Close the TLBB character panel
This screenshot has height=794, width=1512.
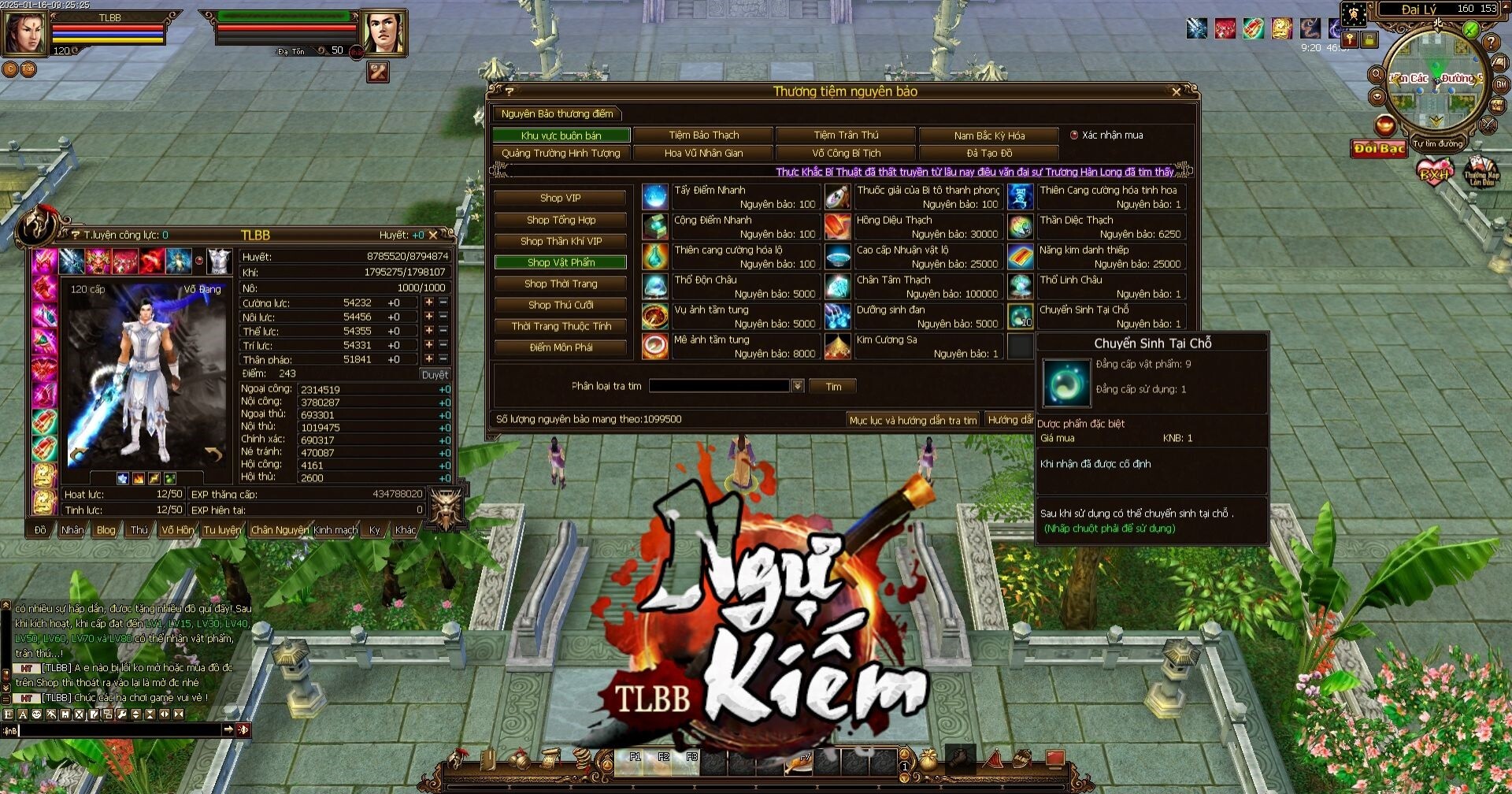click(432, 236)
